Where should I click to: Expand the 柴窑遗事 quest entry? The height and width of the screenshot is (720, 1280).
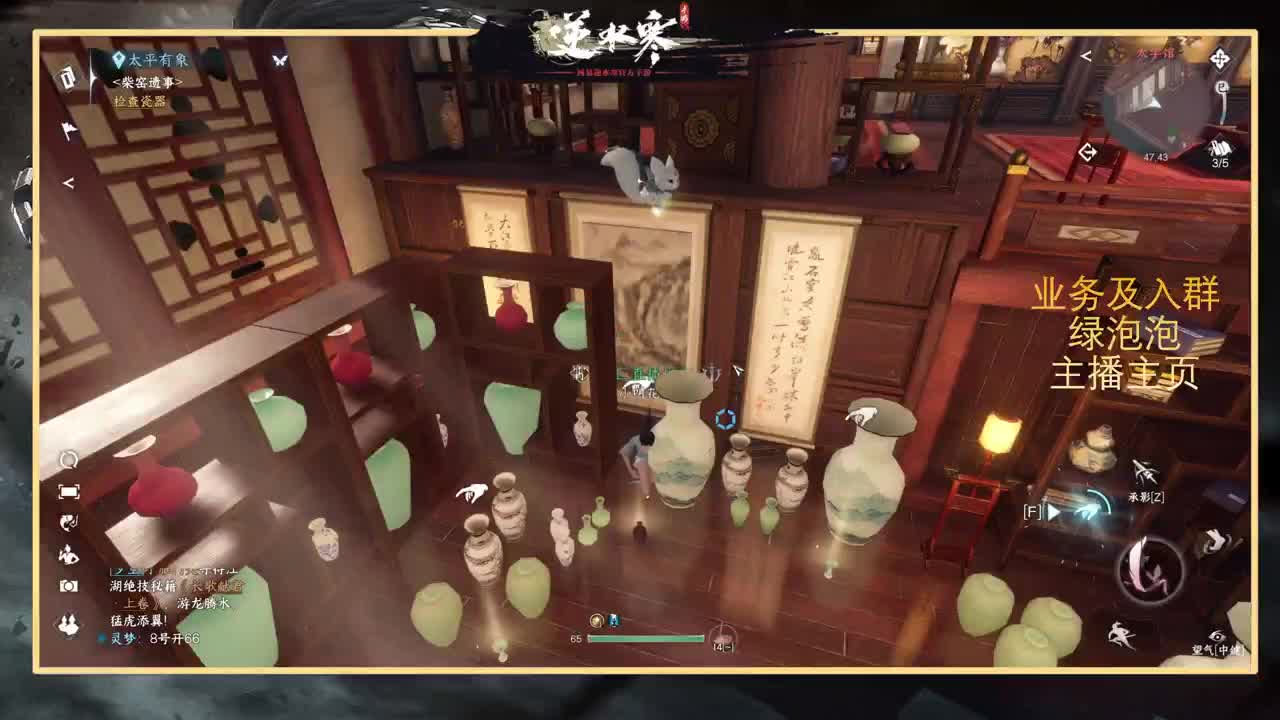[146, 82]
